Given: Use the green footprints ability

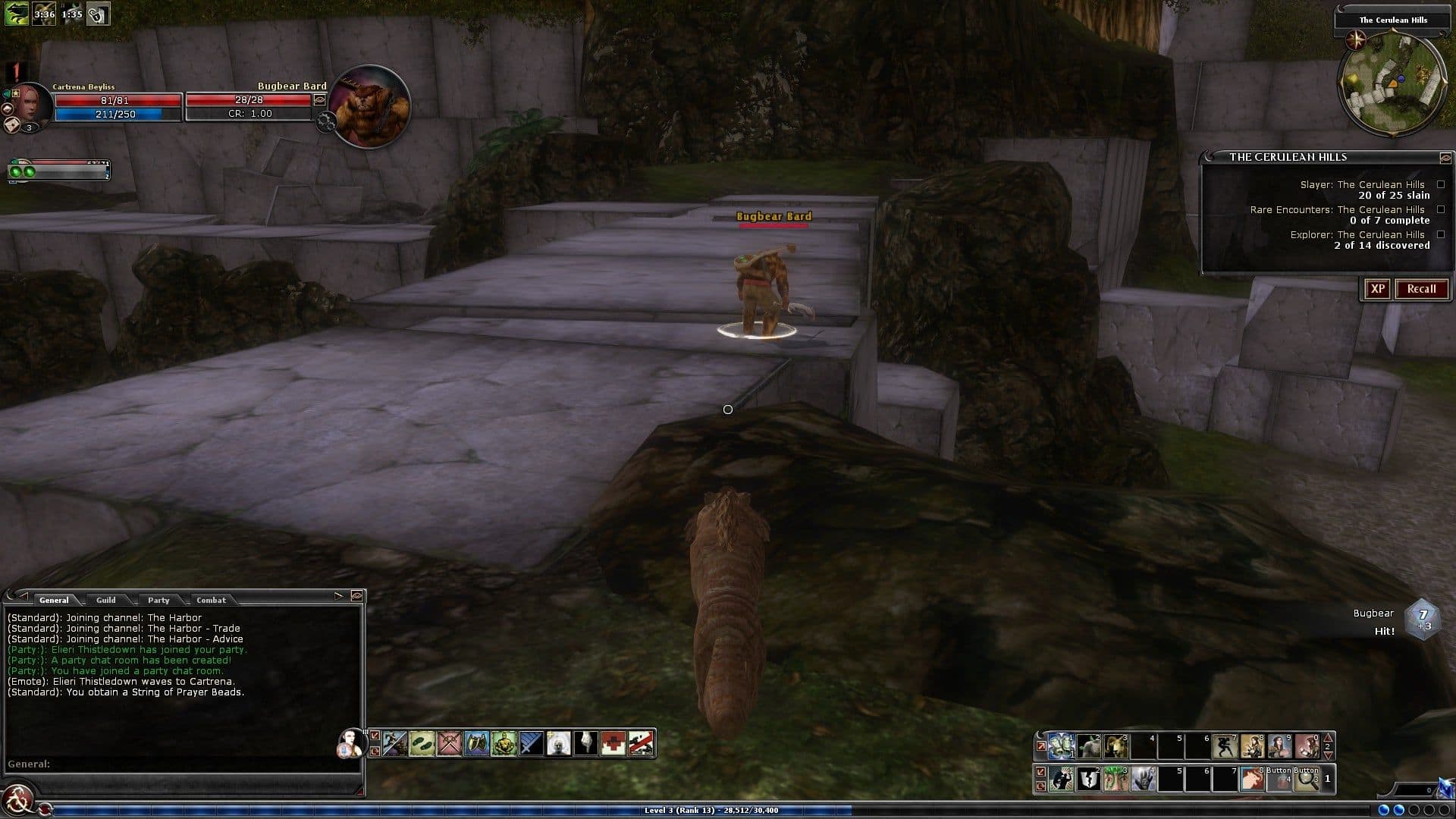Looking at the screenshot, I should (x=422, y=743).
